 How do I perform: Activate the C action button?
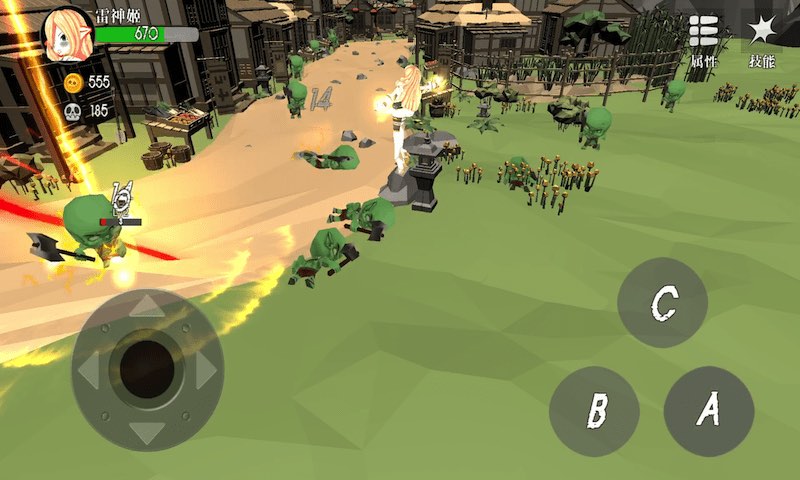click(662, 303)
